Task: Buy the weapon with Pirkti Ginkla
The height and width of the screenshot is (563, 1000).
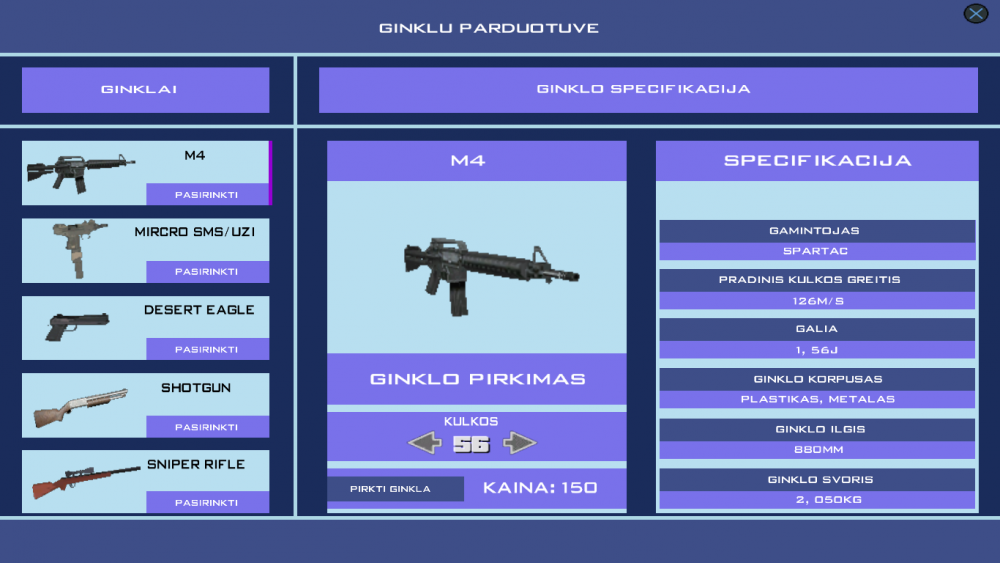Action: [395, 489]
